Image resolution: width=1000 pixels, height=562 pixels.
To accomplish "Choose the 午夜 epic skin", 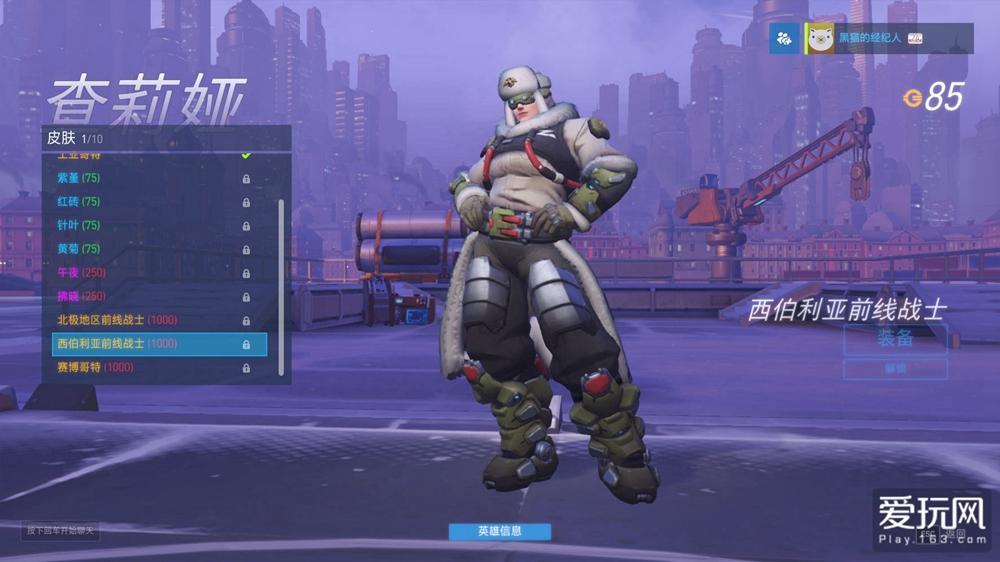I will pyautogui.click(x=150, y=272).
